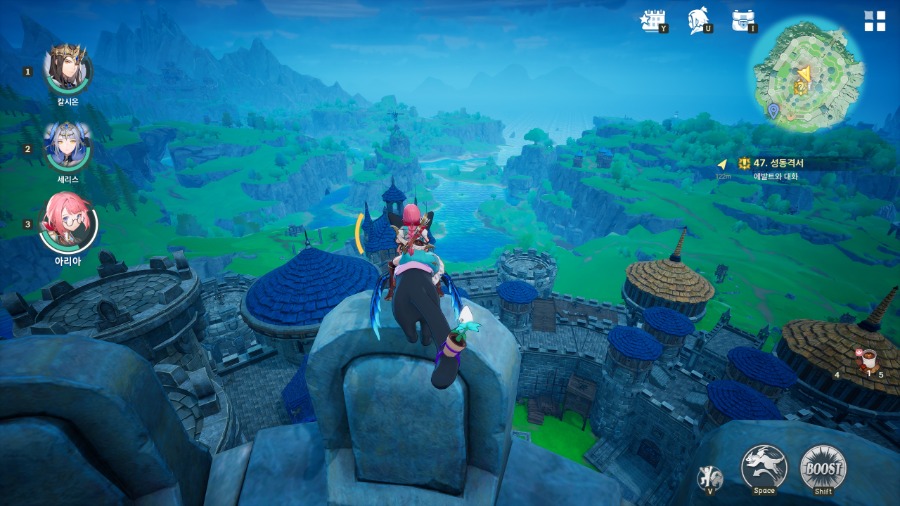Select party member 칼시온 portrait
Image resolution: width=900 pixels, height=506 pixels.
69,69
